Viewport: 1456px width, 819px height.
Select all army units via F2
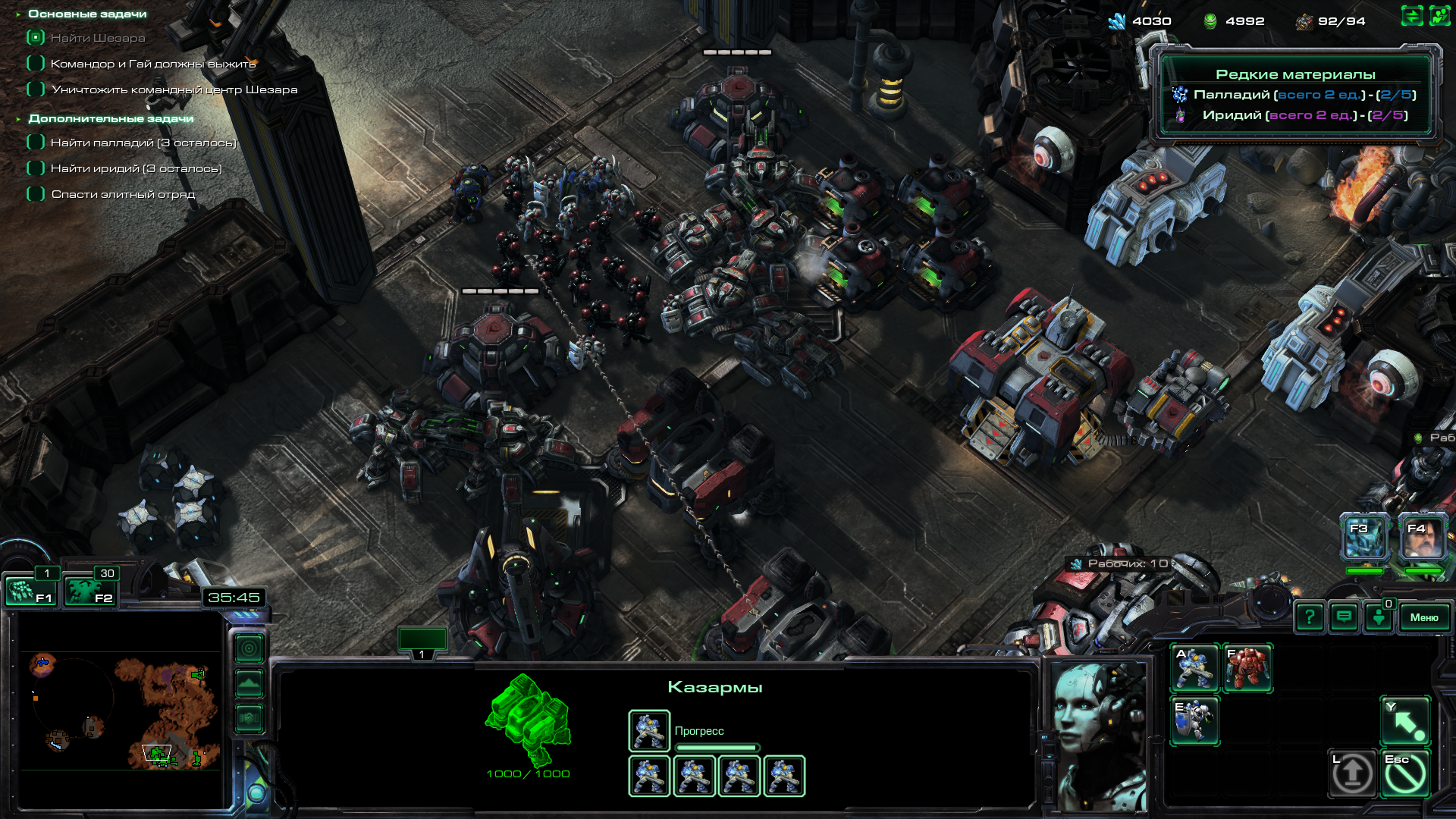[89, 591]
